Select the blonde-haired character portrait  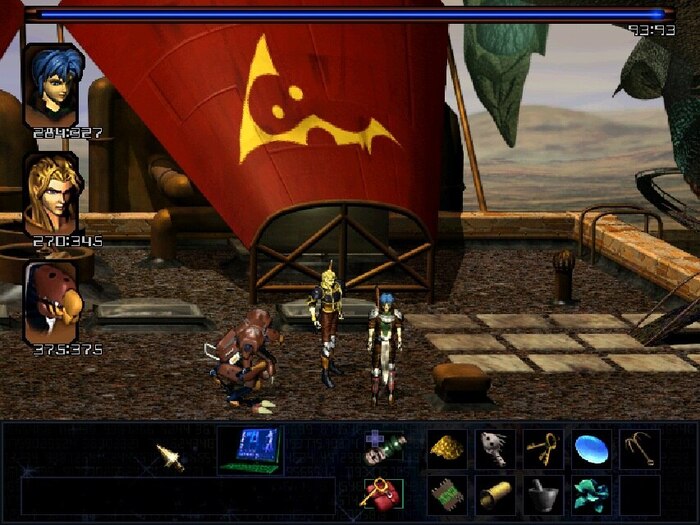52,193
